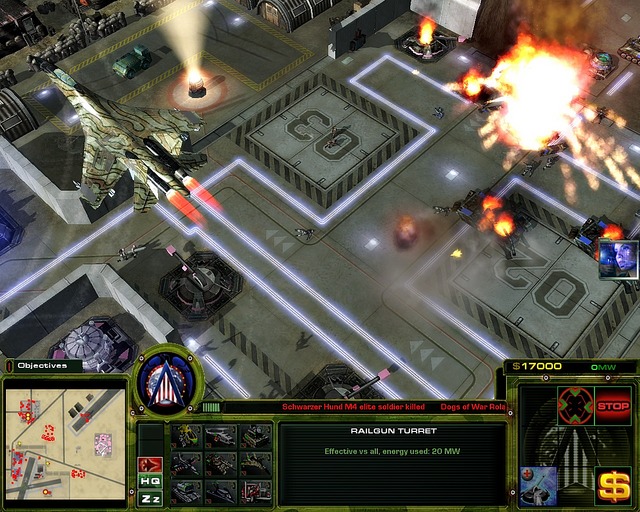Choose the yellow-green helicopter build icon
Image resolution: width=640 pixels, height=512 pixels.
pyautogui.click(x=187, y=436)
